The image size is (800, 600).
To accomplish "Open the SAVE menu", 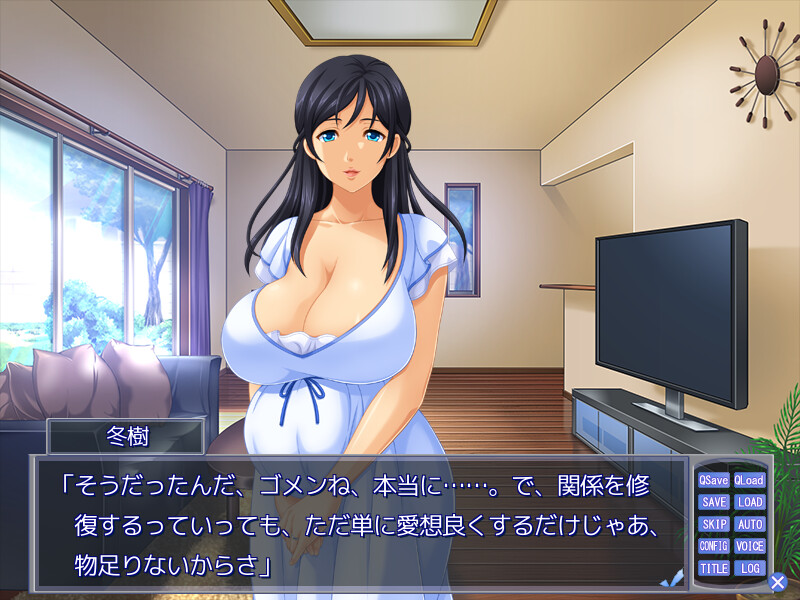I will point(714,502).
